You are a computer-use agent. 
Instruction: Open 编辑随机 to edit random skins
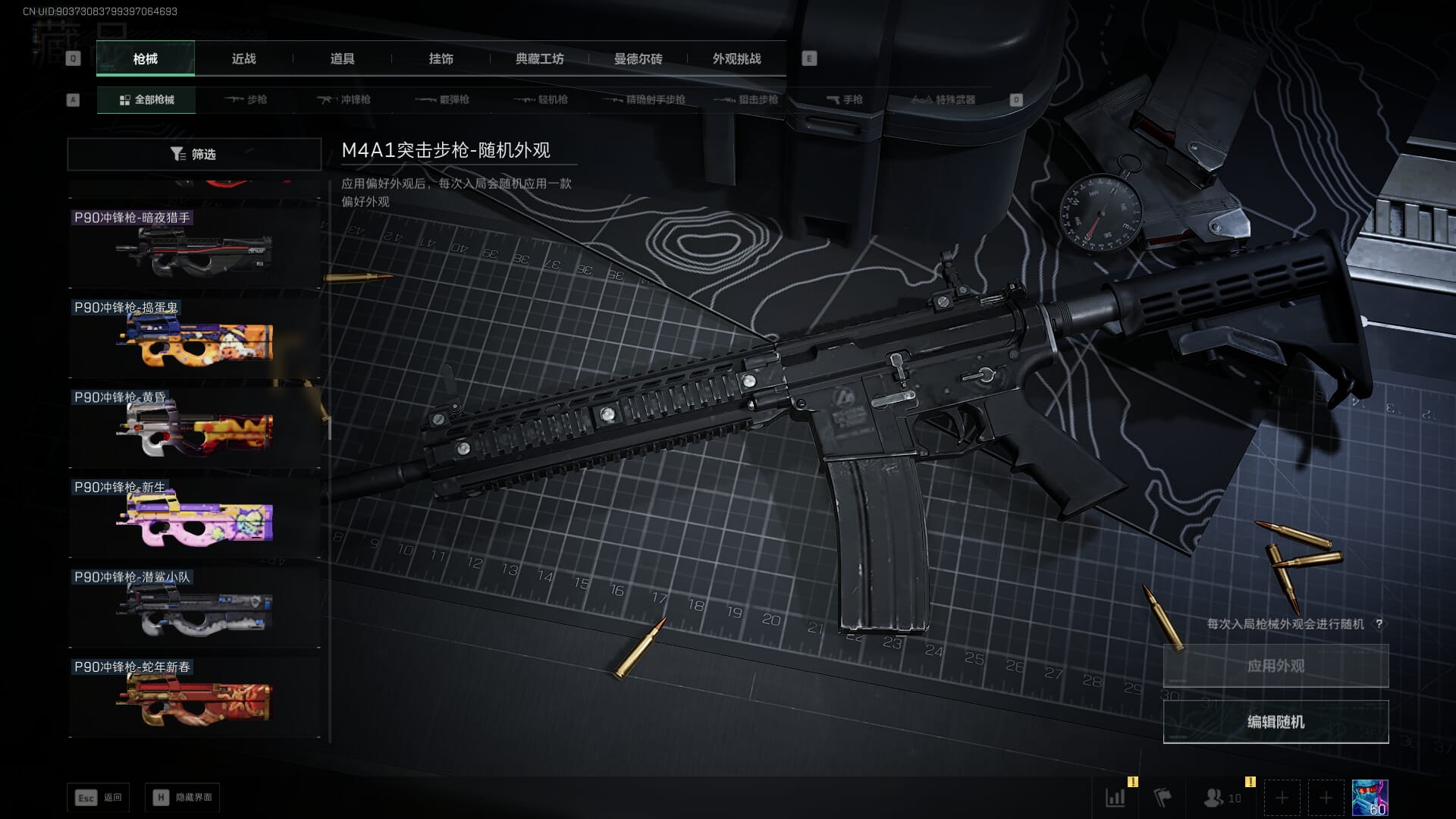(x=1276, y=721)
